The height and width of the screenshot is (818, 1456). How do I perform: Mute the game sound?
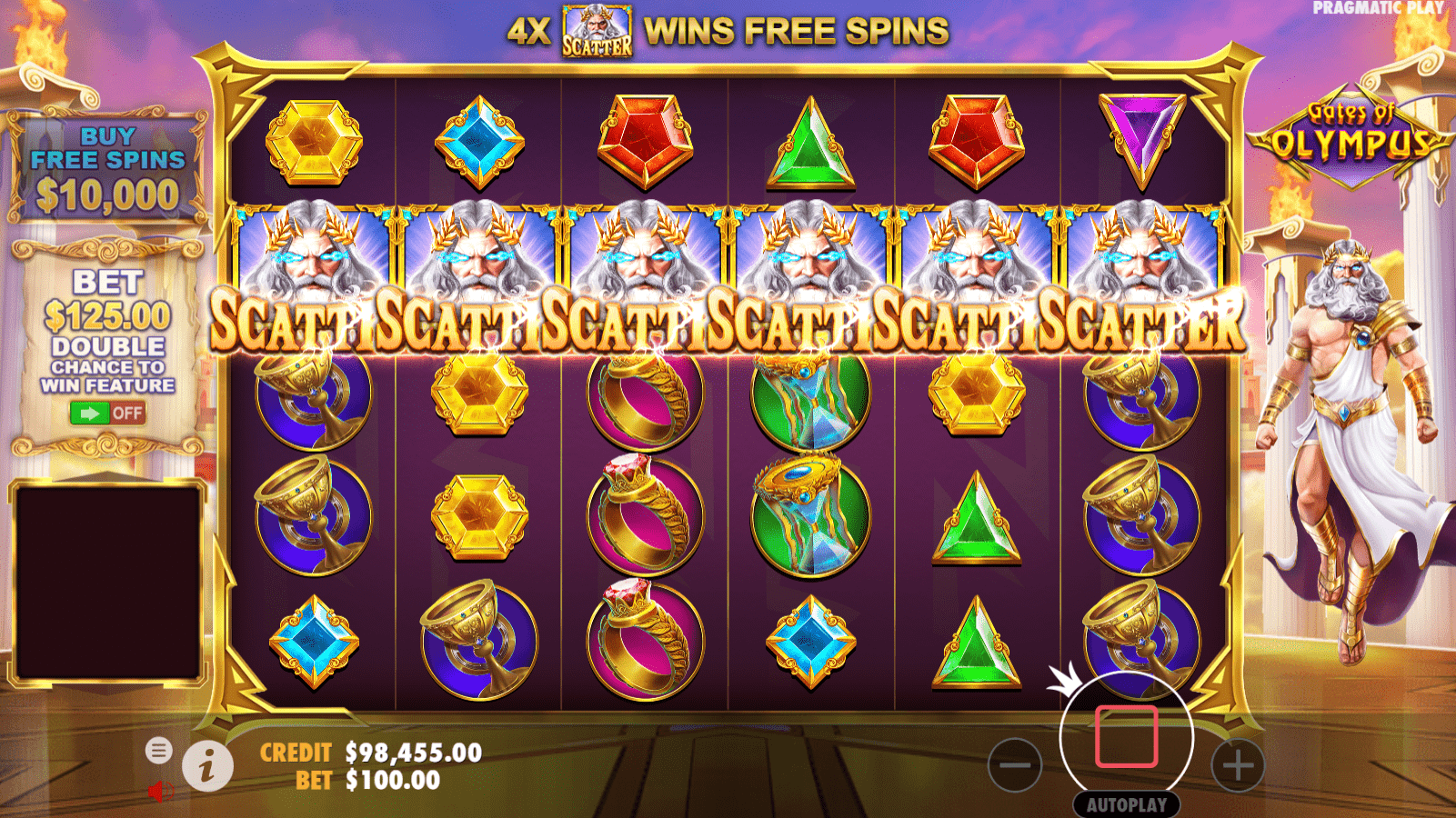(160, 788)
